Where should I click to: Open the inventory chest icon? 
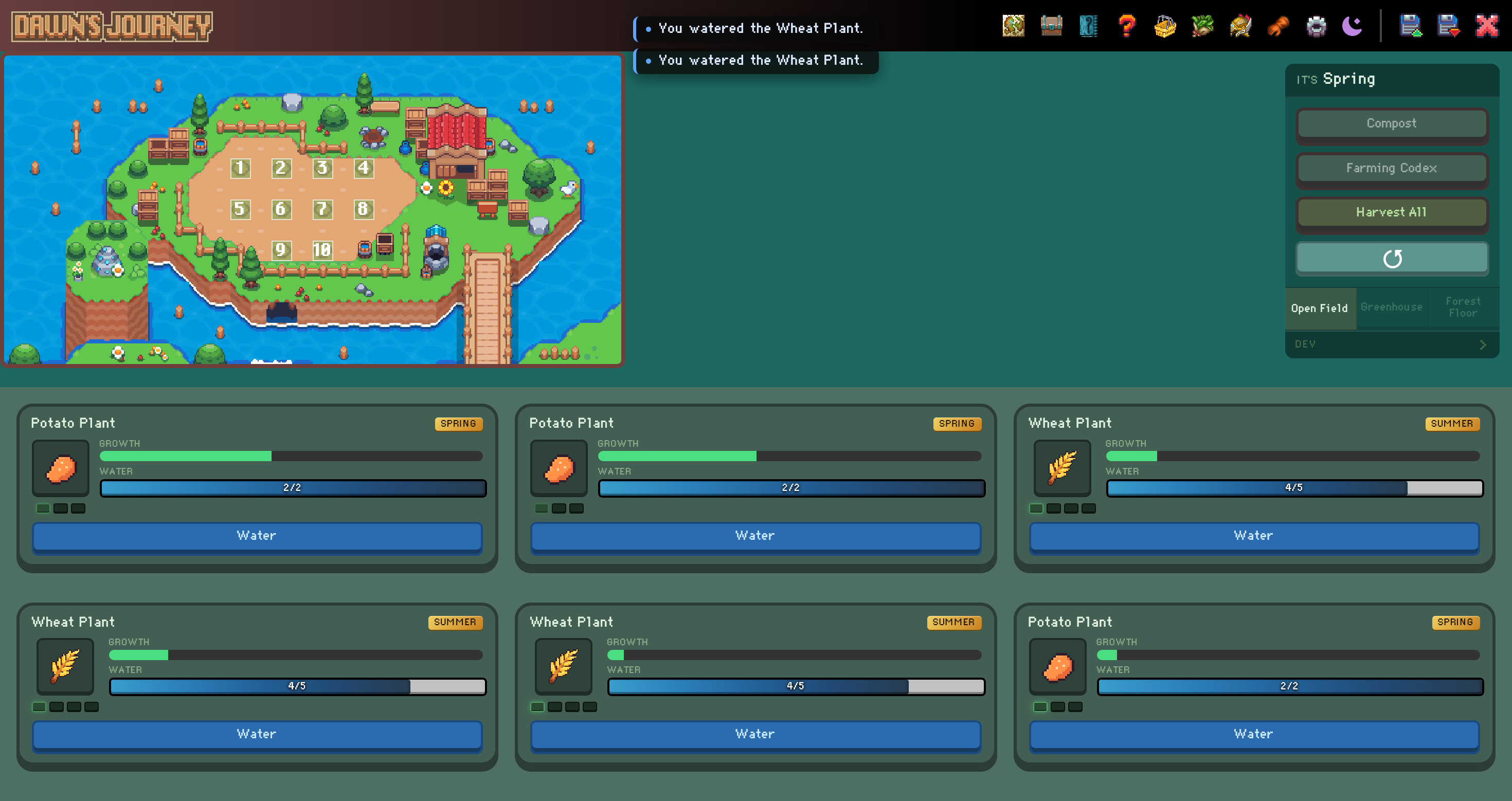[x=1051, y=26]
